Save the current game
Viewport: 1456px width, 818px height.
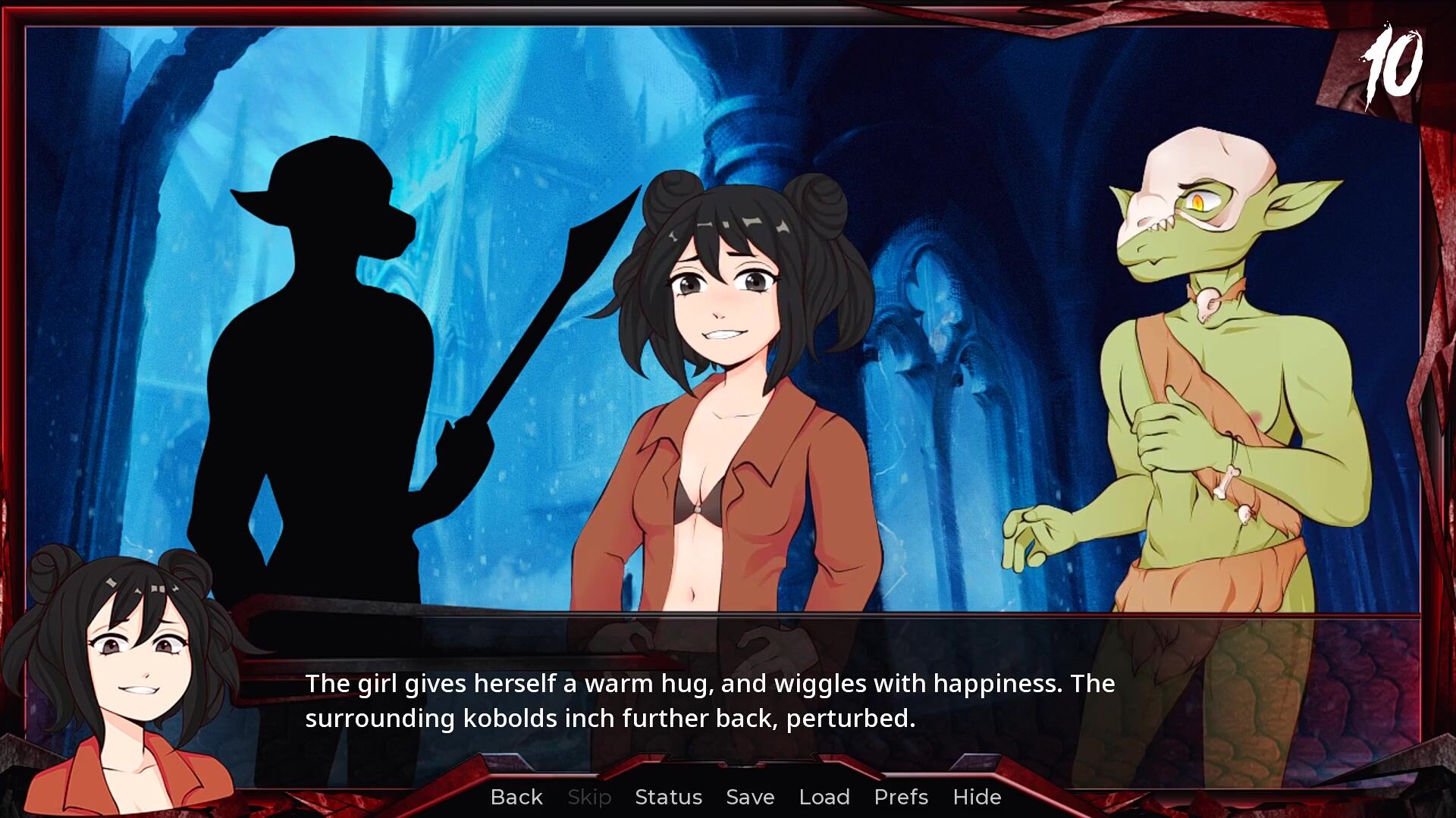point(749,797)
